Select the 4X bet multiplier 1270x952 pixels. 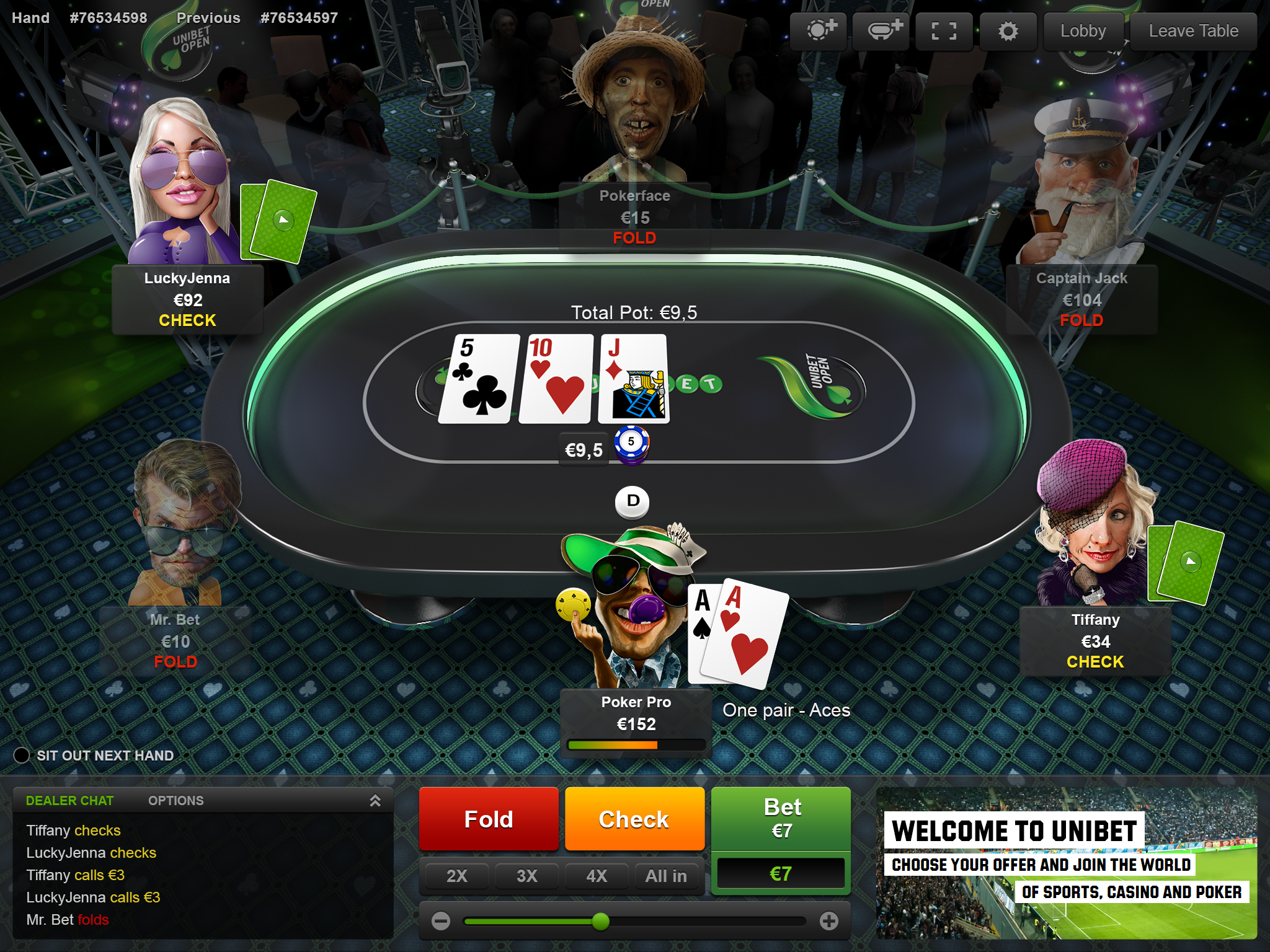(x=597, y=876)
